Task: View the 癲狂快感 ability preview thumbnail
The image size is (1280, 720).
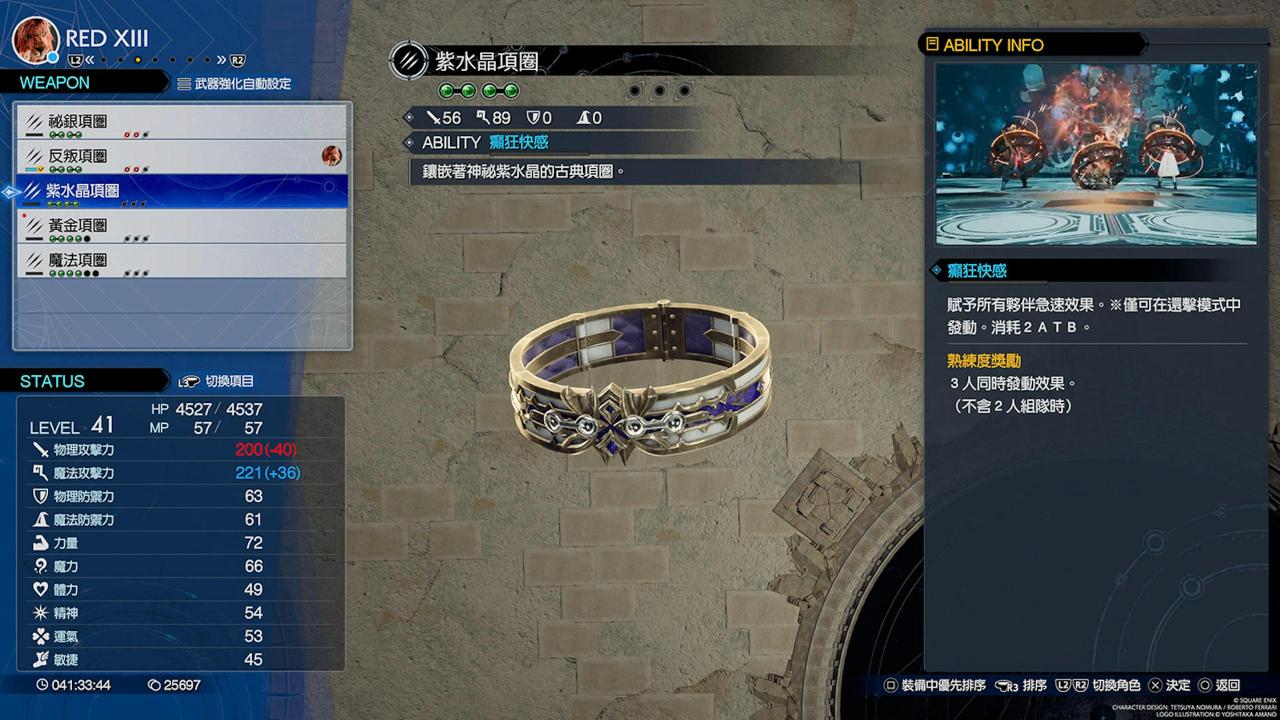Action: 1096,154
